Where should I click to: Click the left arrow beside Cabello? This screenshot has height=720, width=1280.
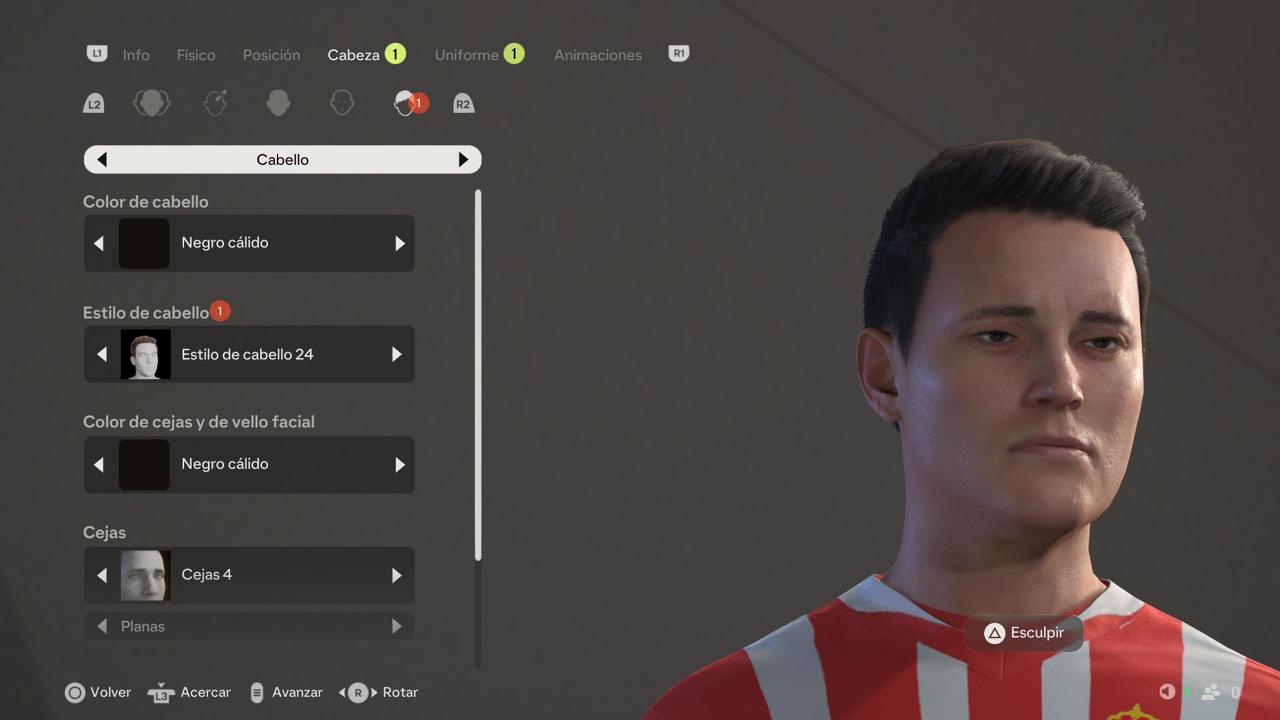pos(102,160)
